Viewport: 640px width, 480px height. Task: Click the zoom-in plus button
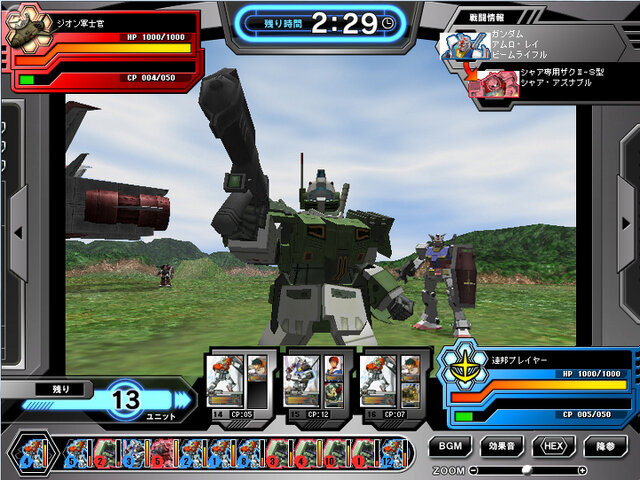[x=582, y=469]
